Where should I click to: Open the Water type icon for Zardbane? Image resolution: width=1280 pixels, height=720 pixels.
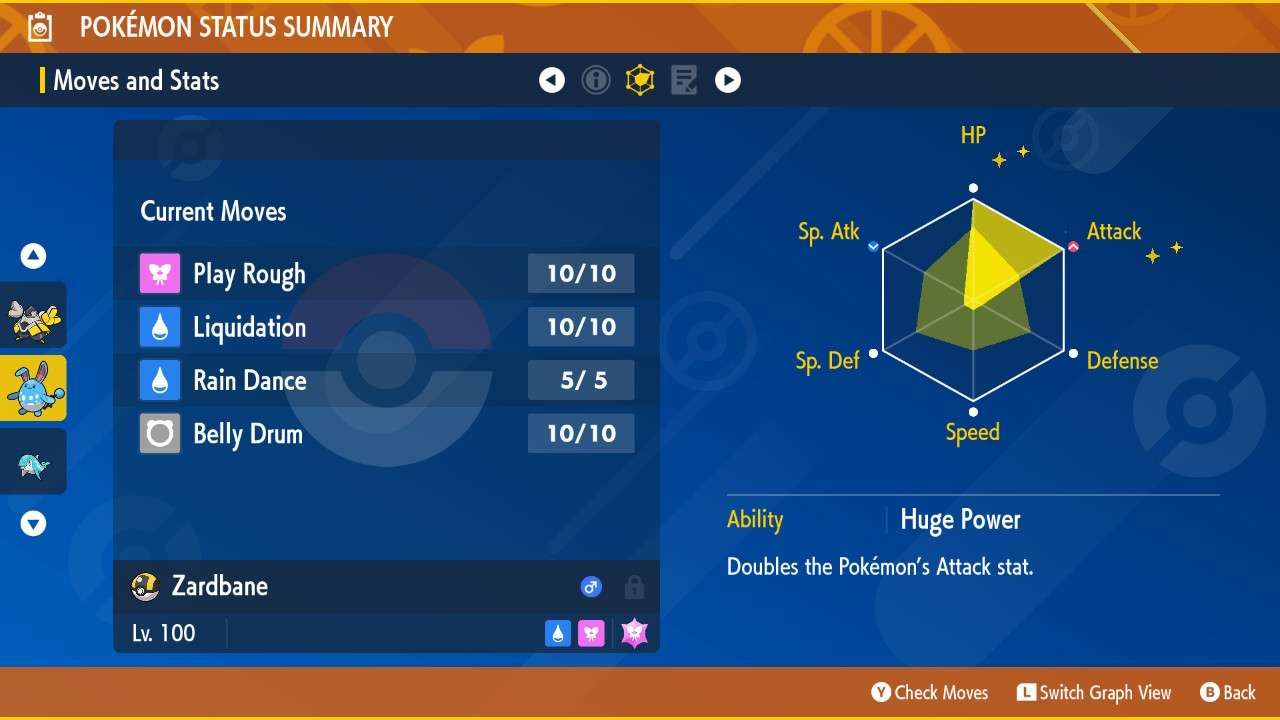(557, 632)
